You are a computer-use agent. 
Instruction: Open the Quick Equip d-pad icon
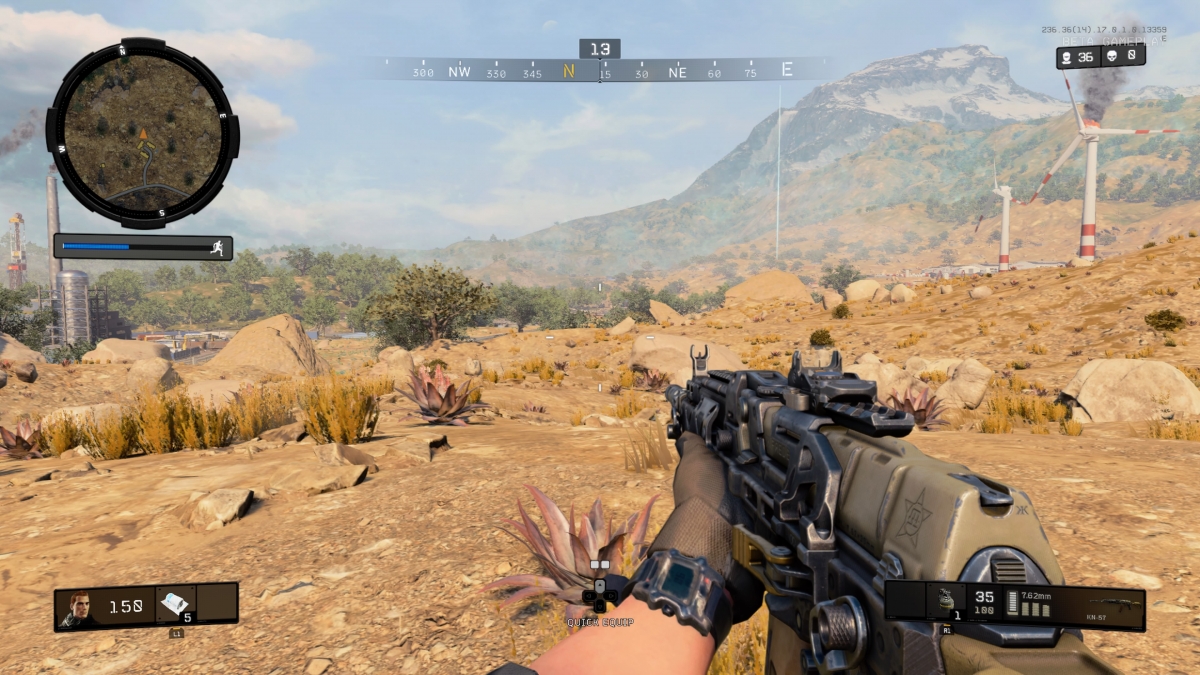[600, 594]
